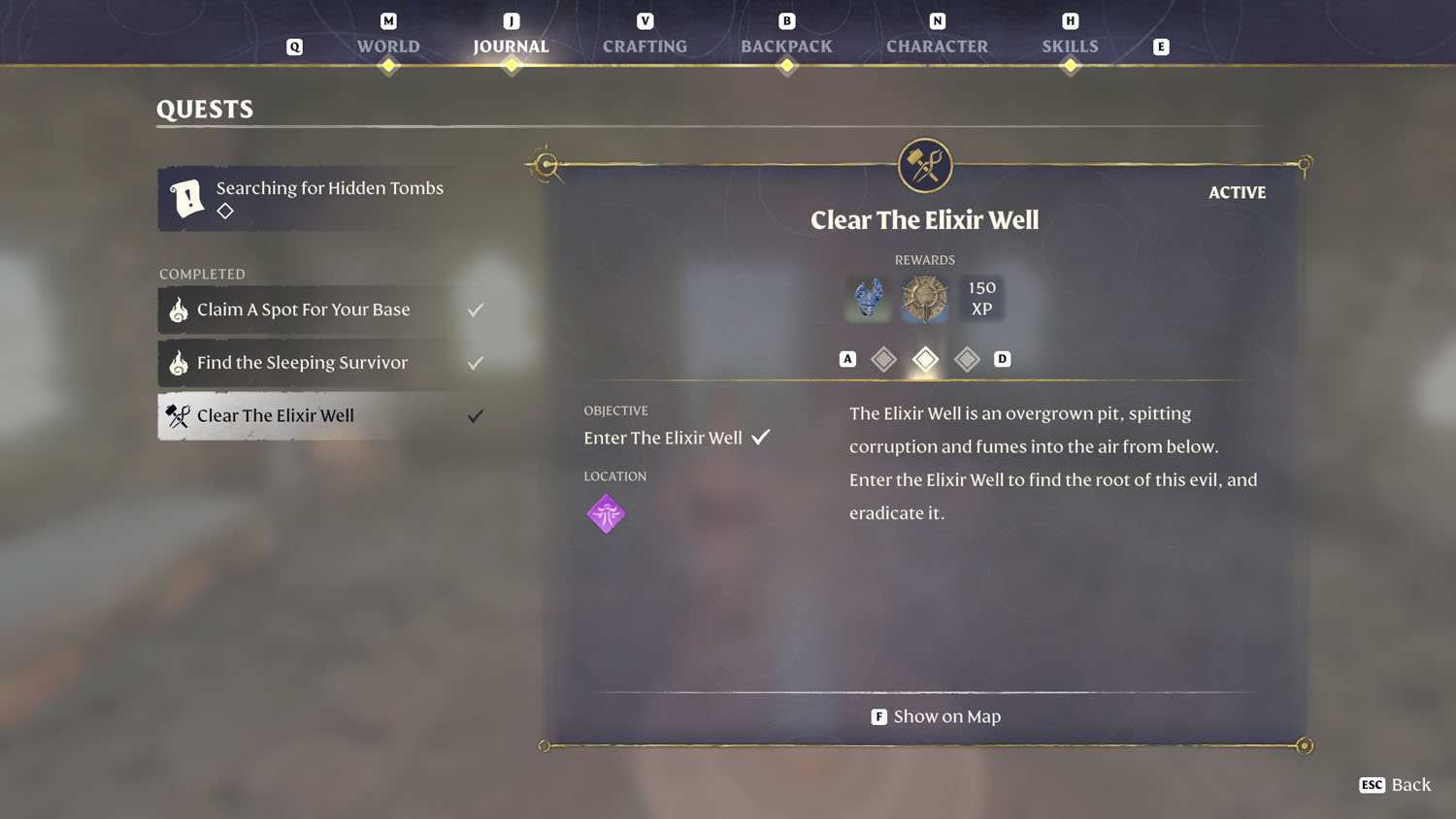The image size is (1456, 819).
Task: Click the crossed hammers quest icon above the title
Action: pyautogui.click(x=924, y=164)
